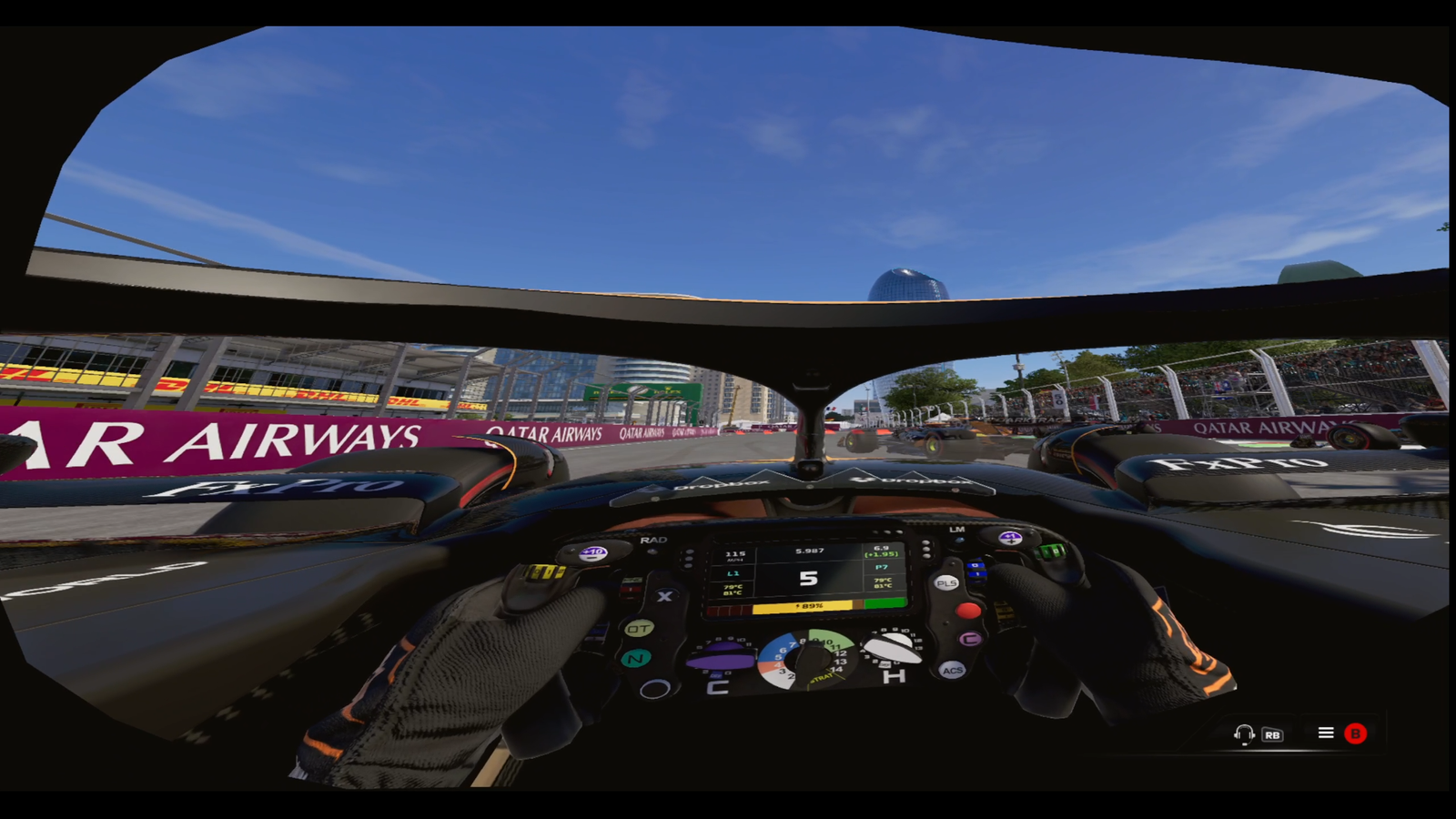
Task: Toggle the small switch below the LM label
Action: tap(957, 541)
